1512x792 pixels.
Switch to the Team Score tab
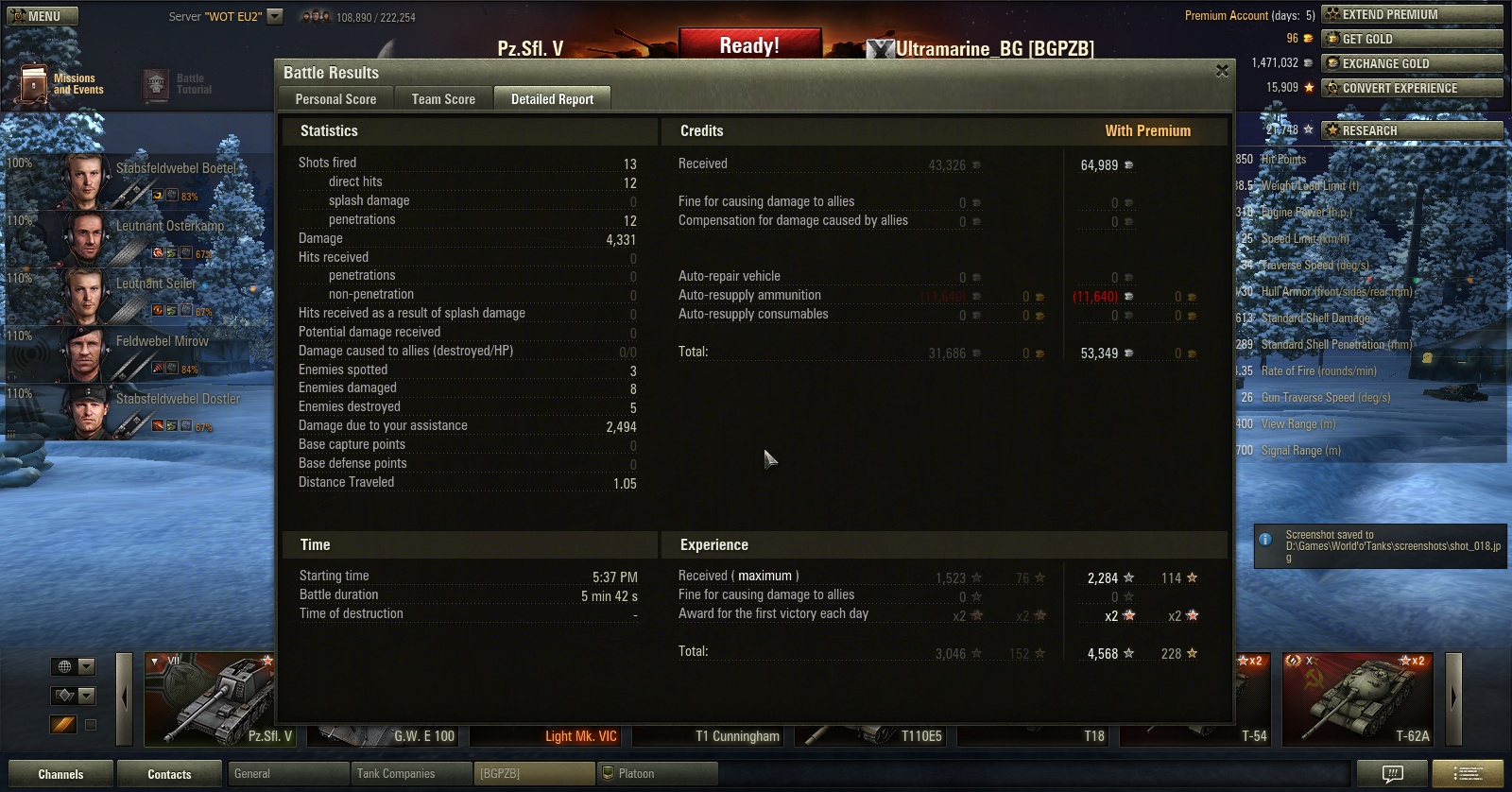coord(443,99)
